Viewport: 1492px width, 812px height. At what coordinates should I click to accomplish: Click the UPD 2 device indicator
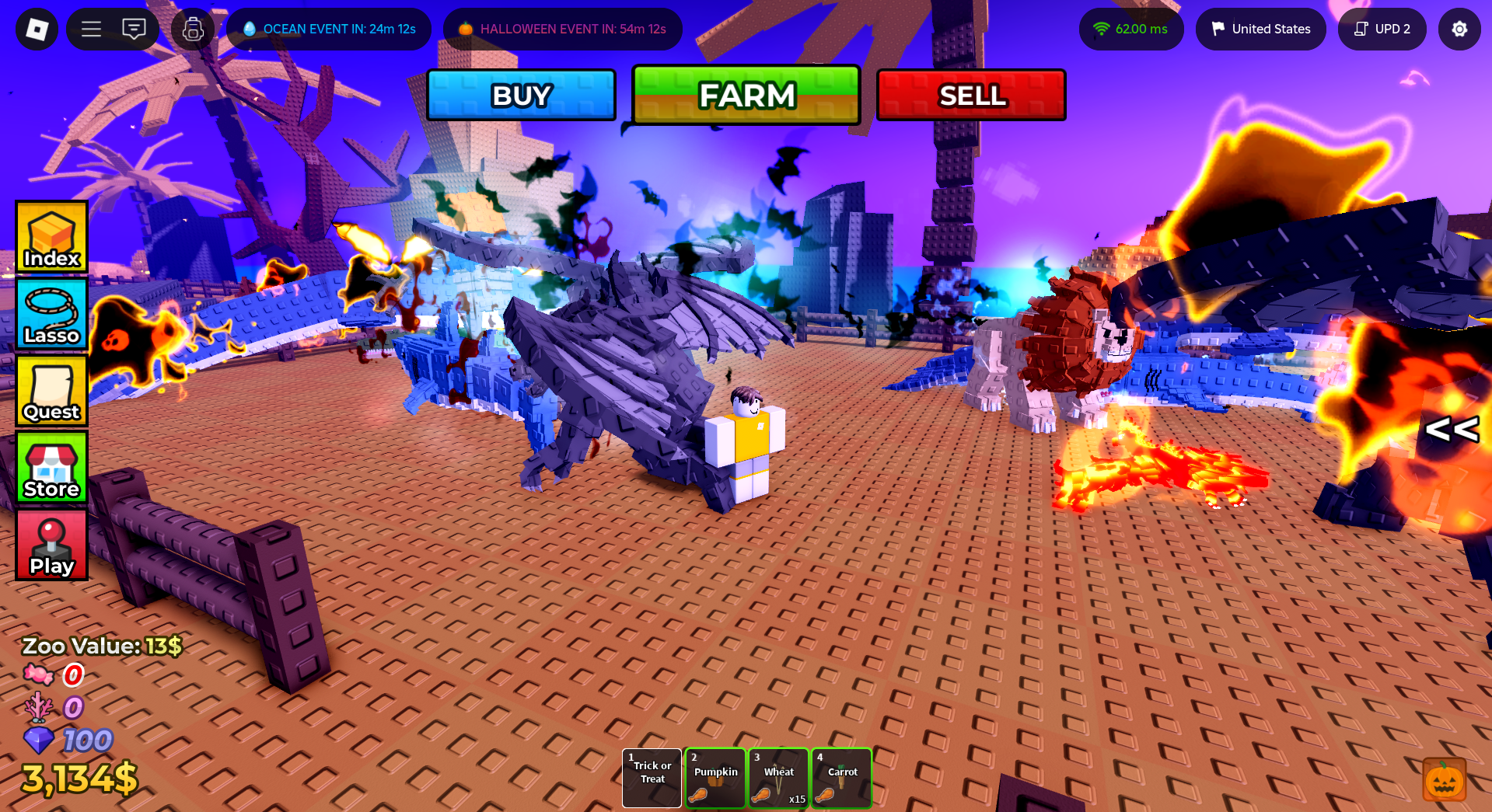1382,29
